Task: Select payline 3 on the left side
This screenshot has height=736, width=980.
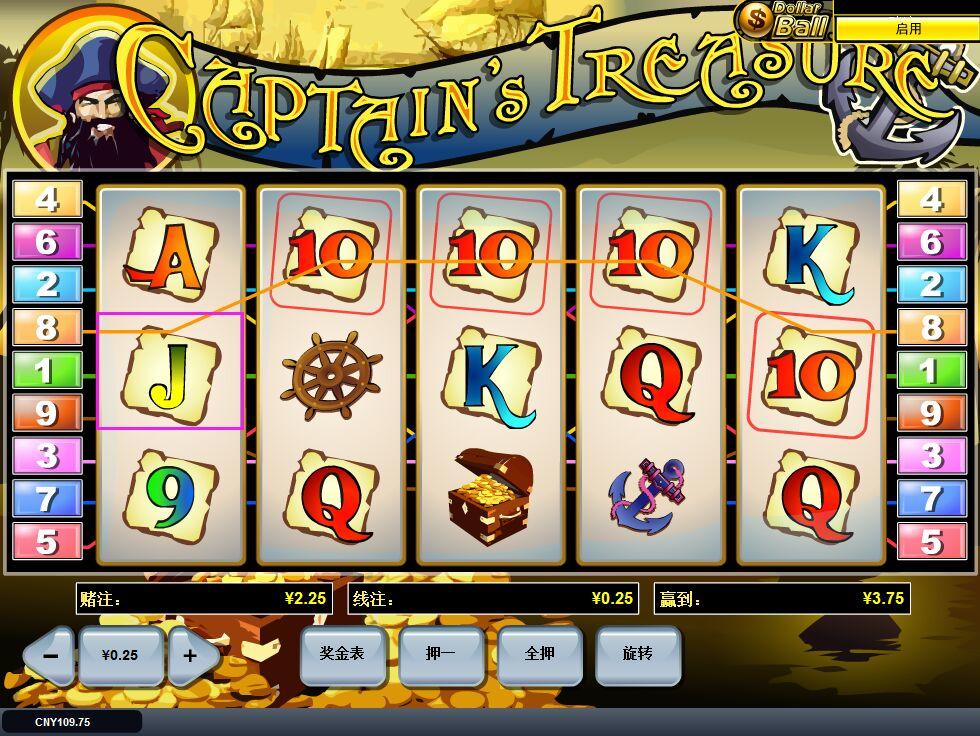Action: [47, 456]
